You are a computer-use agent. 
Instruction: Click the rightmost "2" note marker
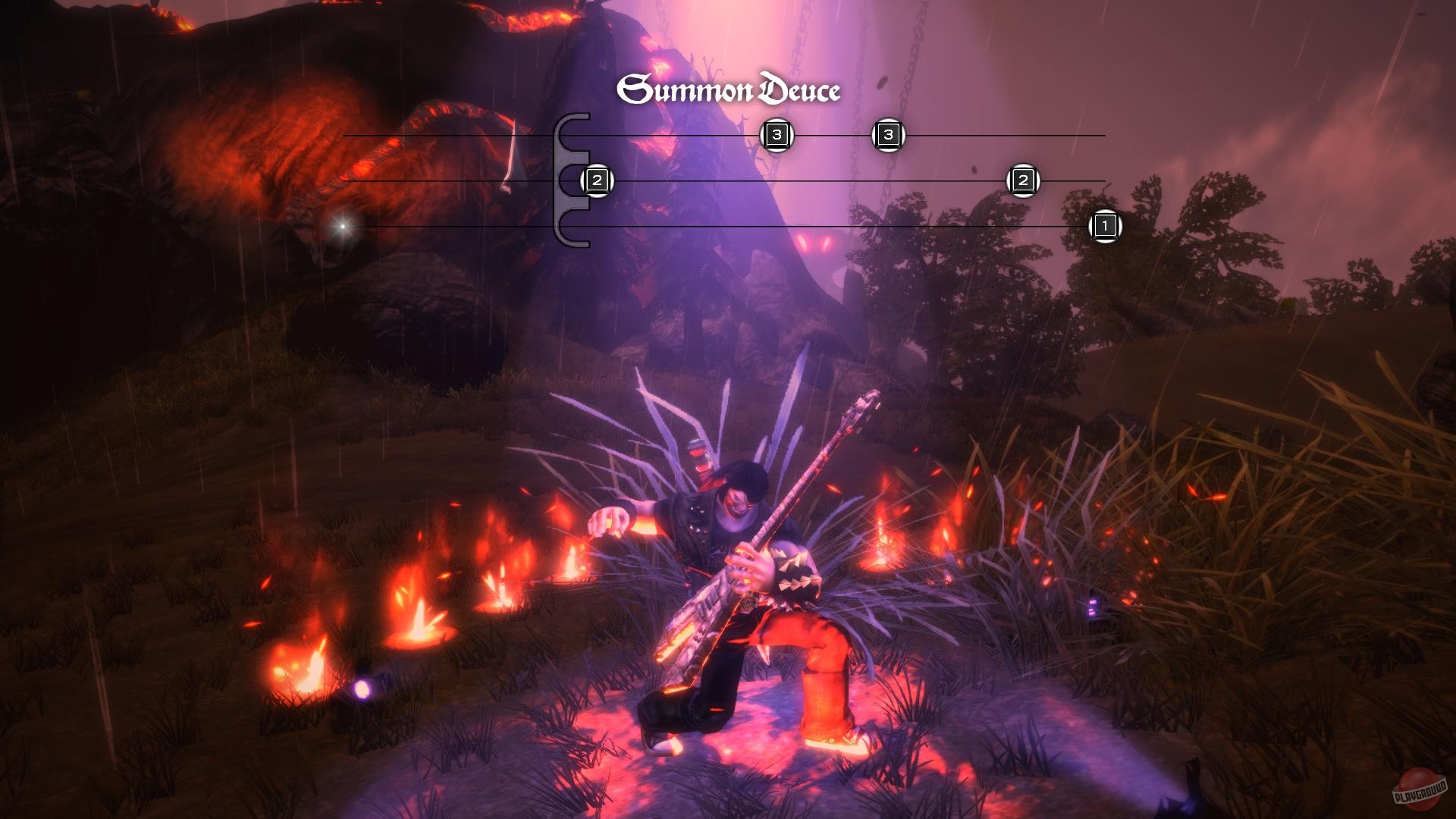pos(1022,180)
